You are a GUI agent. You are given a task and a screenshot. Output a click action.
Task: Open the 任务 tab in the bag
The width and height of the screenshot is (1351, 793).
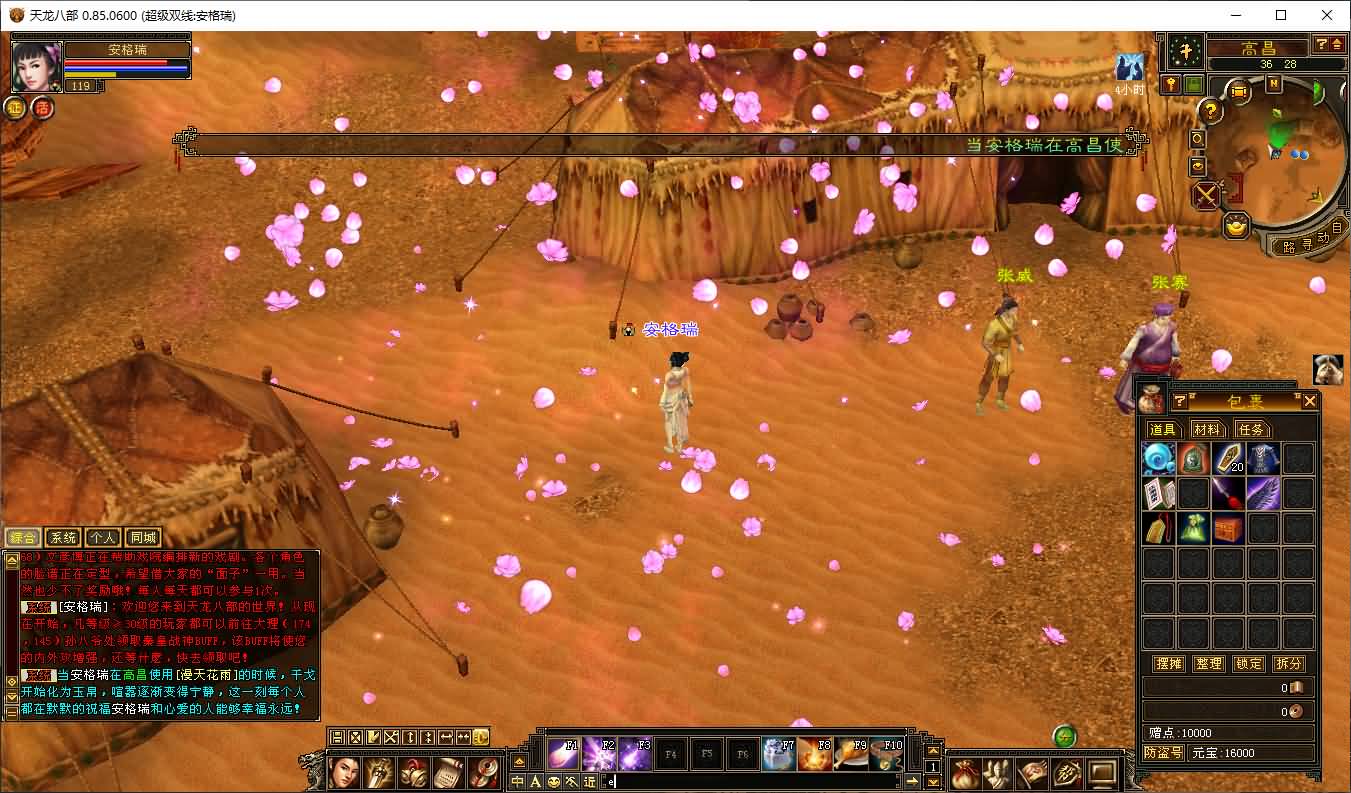[x=1250, y=429]
